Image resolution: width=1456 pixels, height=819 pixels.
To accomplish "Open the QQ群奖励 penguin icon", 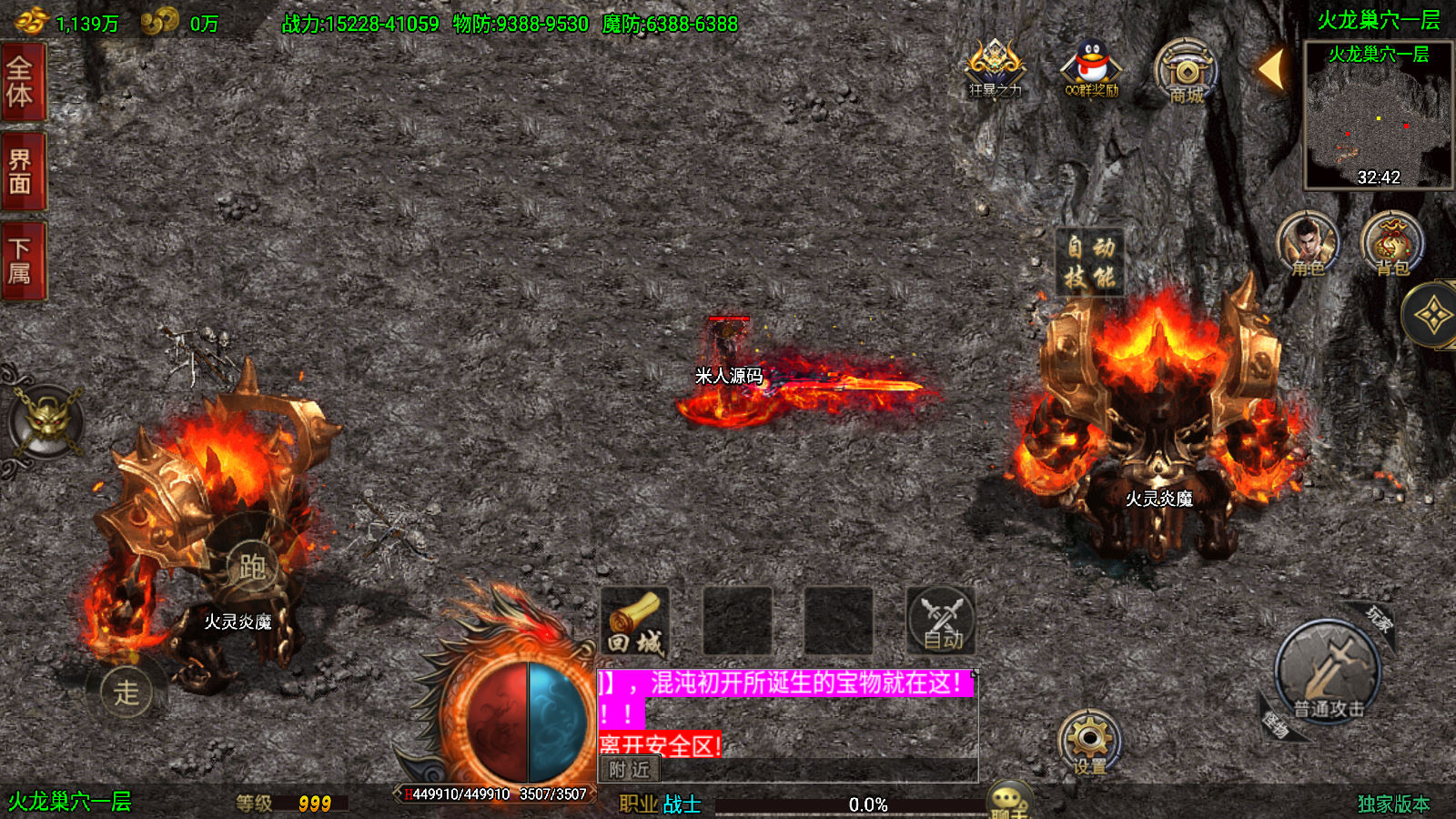I will [x=1091, y=68].
